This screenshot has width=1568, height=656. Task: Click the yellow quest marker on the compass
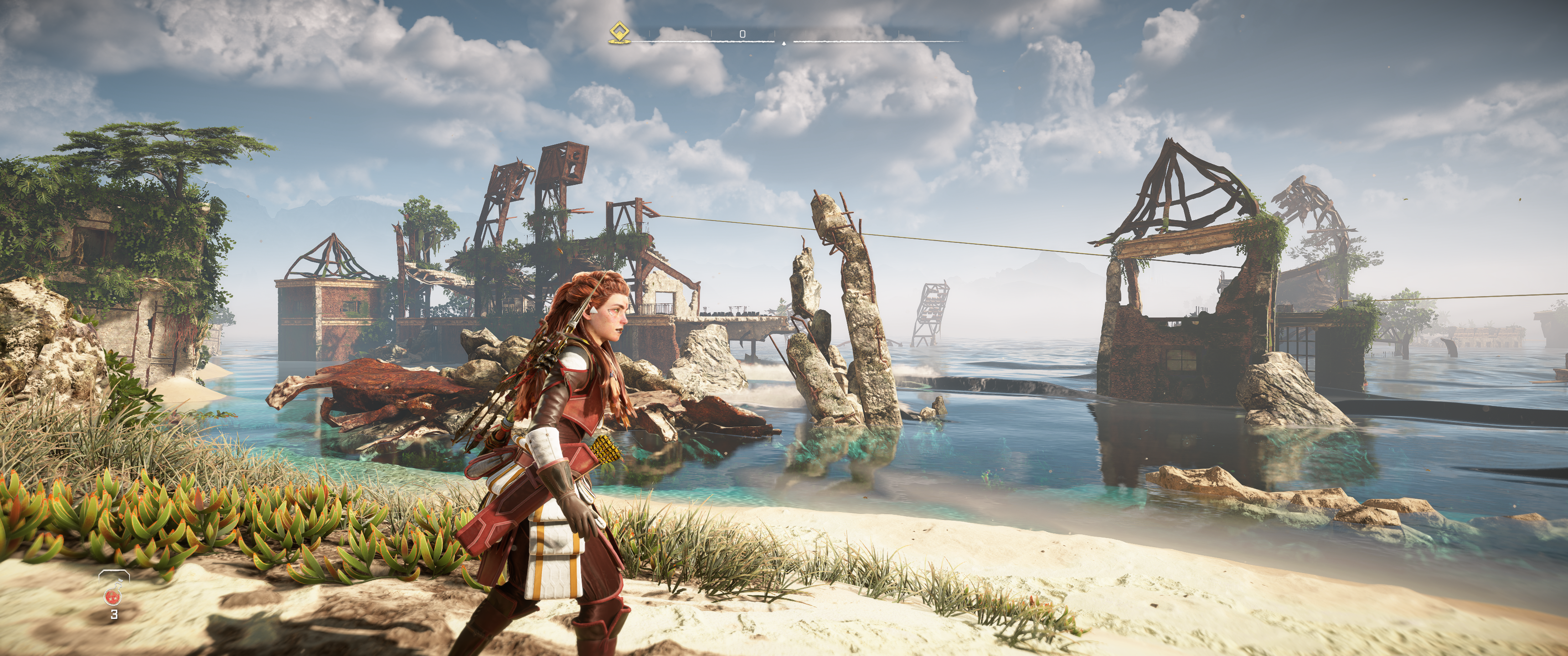tap(619, 32)
